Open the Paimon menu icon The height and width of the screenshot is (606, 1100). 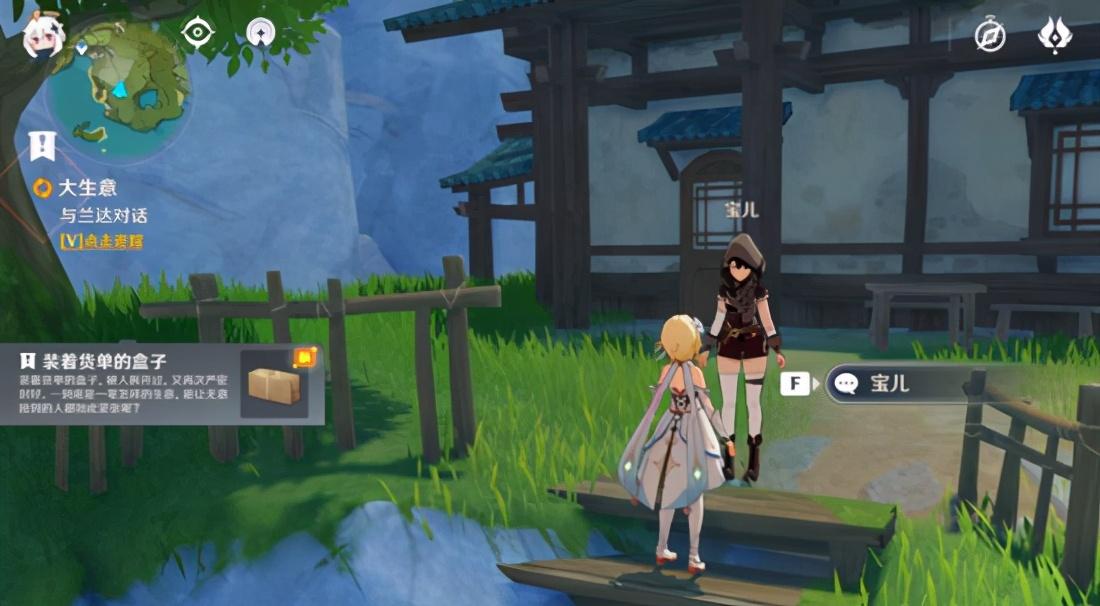tap(43, 36)
